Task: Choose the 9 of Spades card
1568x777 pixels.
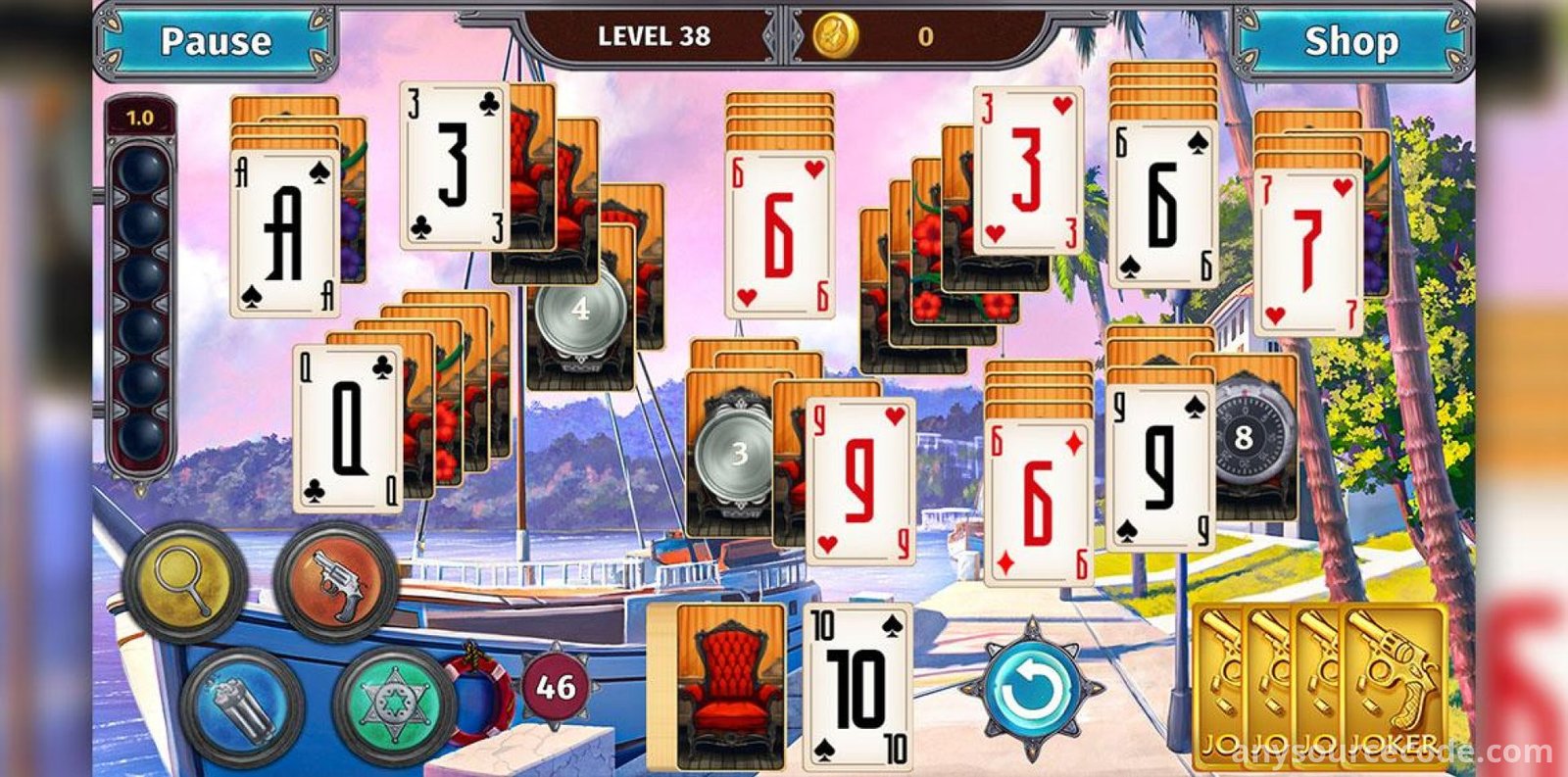Action: 1161,465
